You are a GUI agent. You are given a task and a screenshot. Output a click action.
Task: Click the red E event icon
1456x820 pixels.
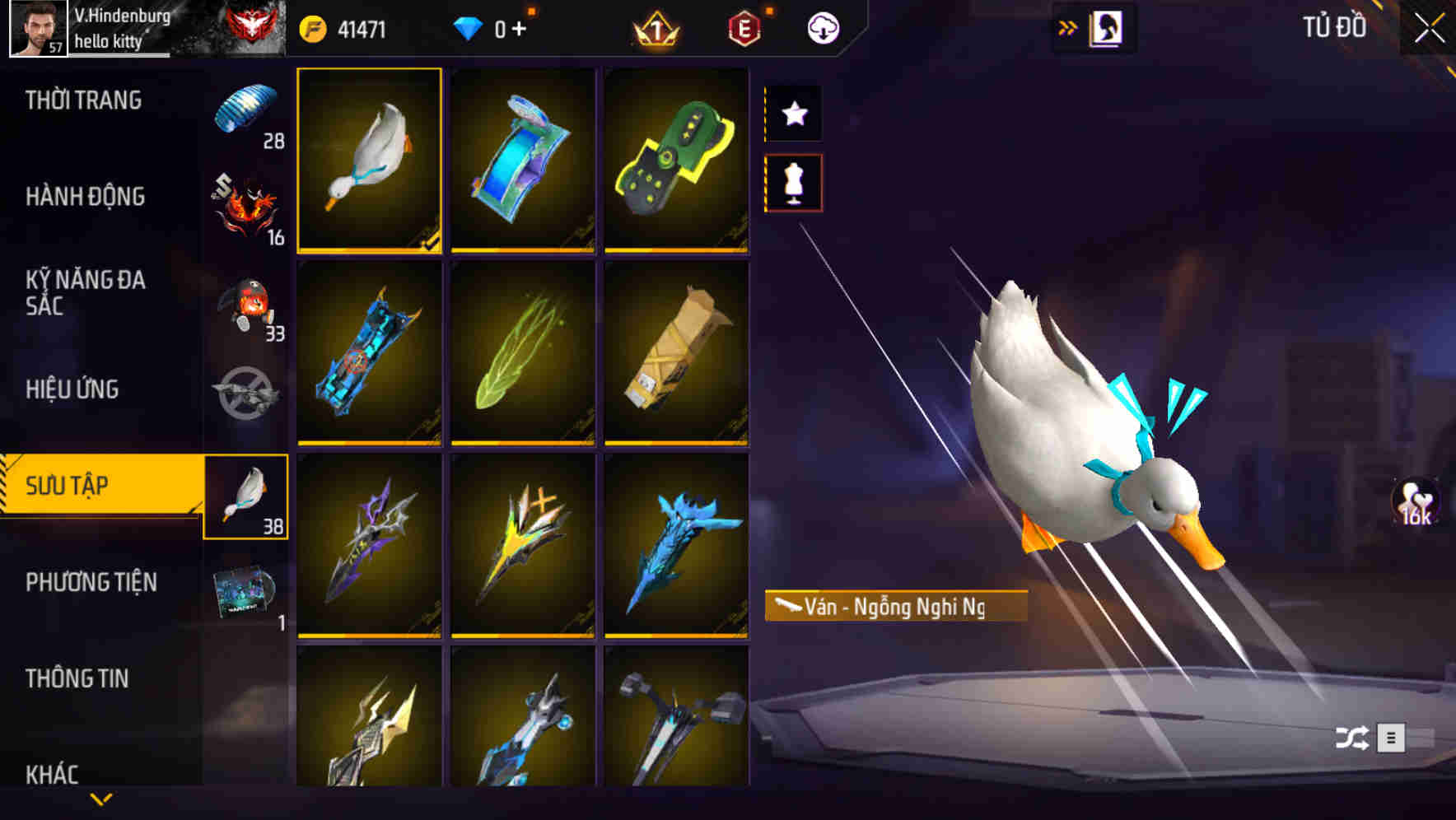pos(743,26)
